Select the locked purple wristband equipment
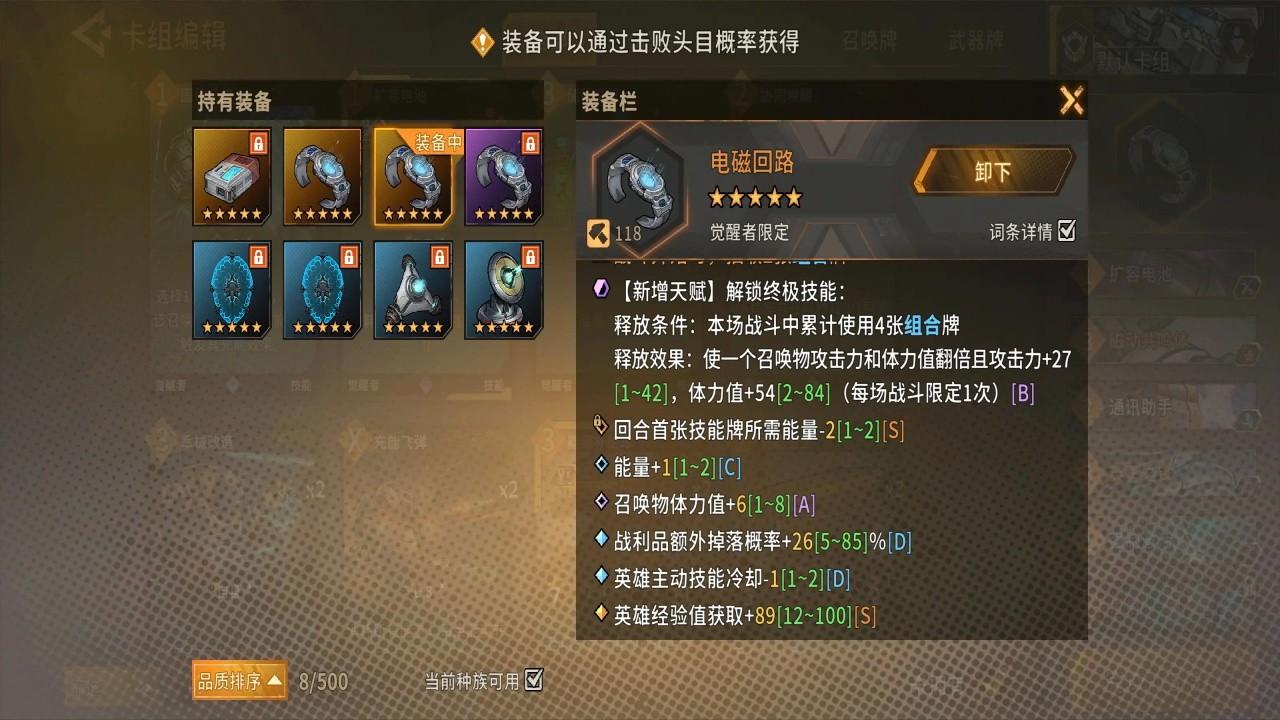 pos(503,177)
